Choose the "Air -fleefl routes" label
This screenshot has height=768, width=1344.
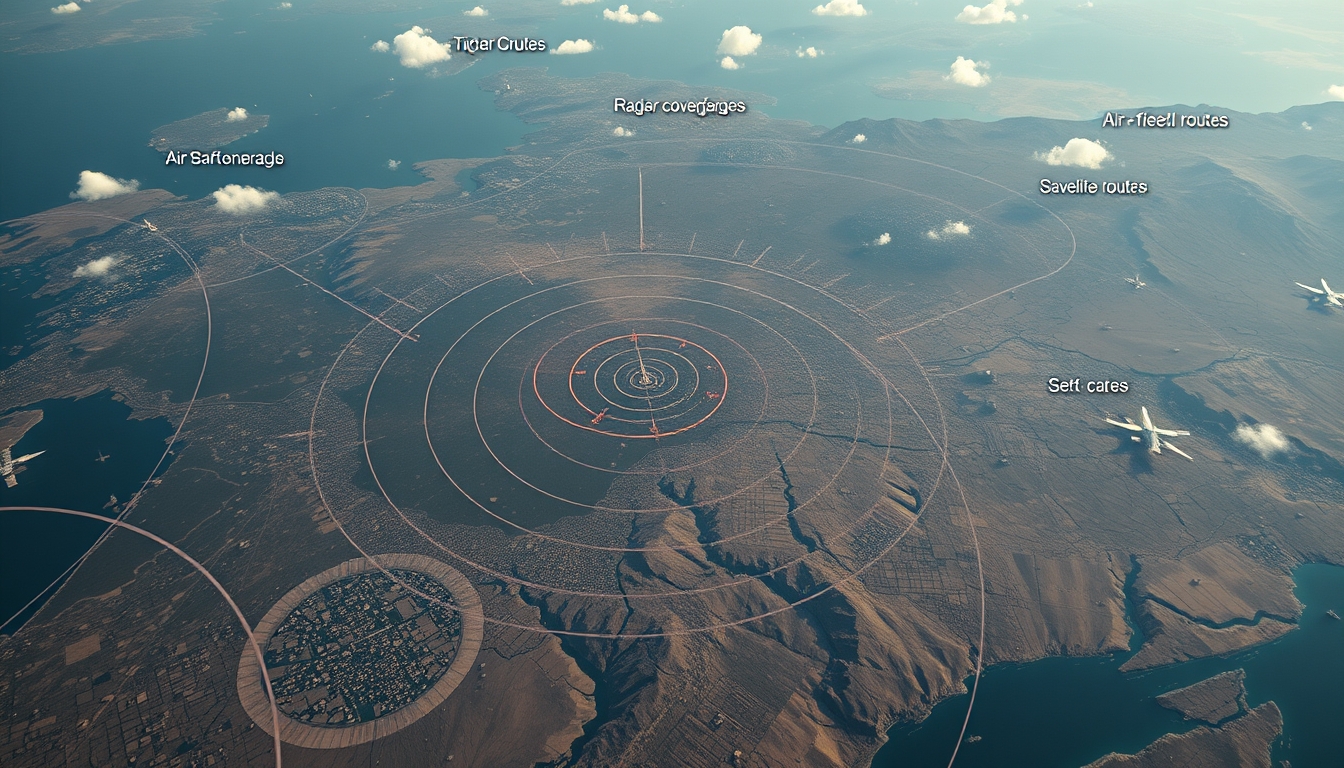pyautogui.click(x=1165, y=120)
